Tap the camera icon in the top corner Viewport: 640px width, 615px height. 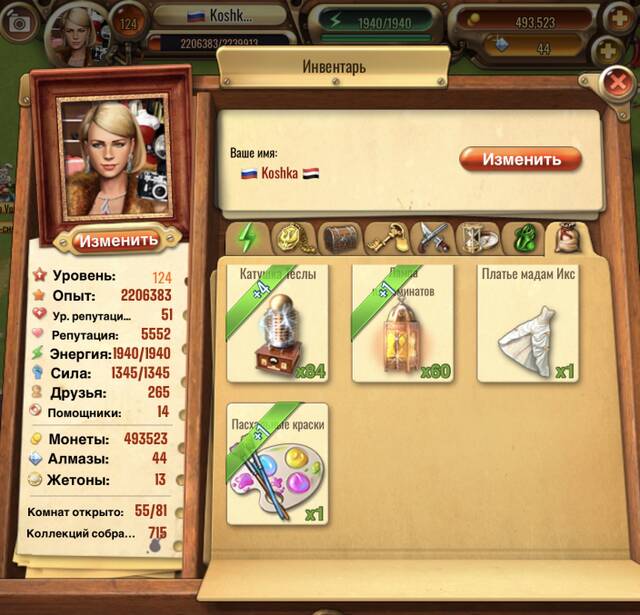(x=17, y=25)
